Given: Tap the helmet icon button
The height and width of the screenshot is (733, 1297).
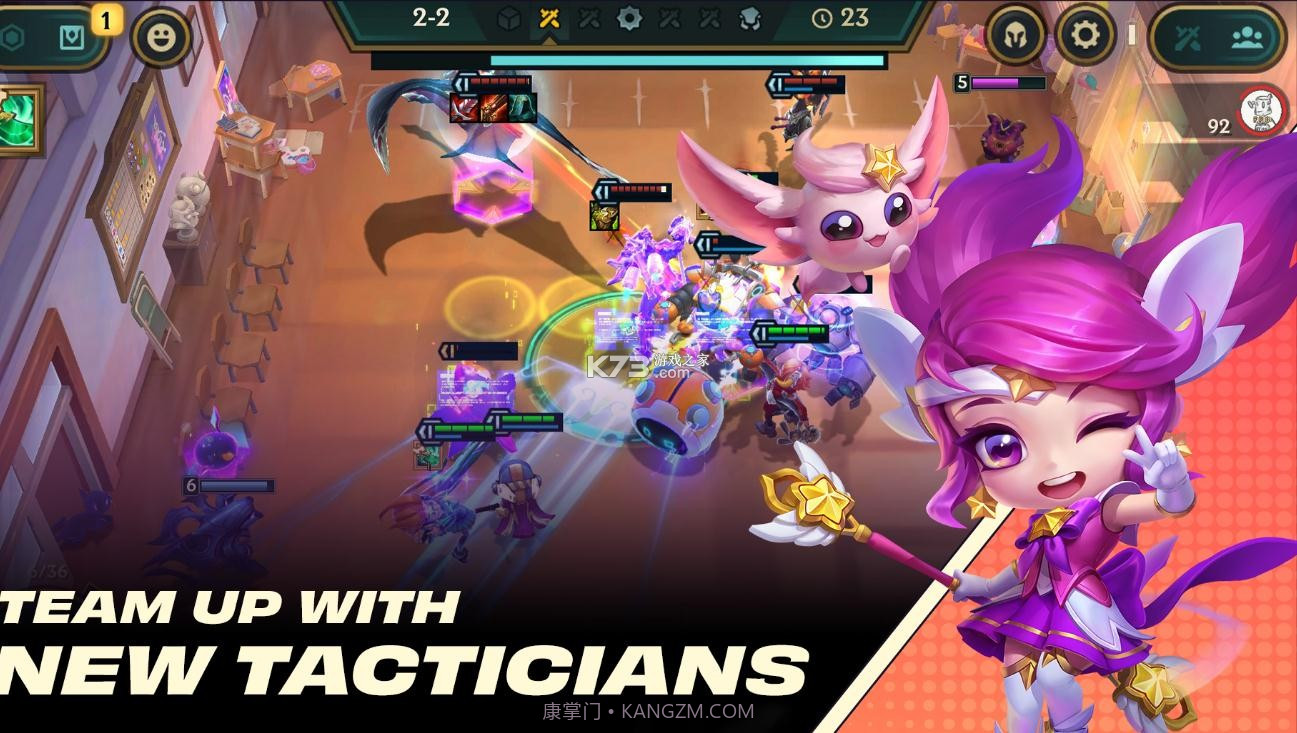Looking at the screenshot, I should (1016, 36).
